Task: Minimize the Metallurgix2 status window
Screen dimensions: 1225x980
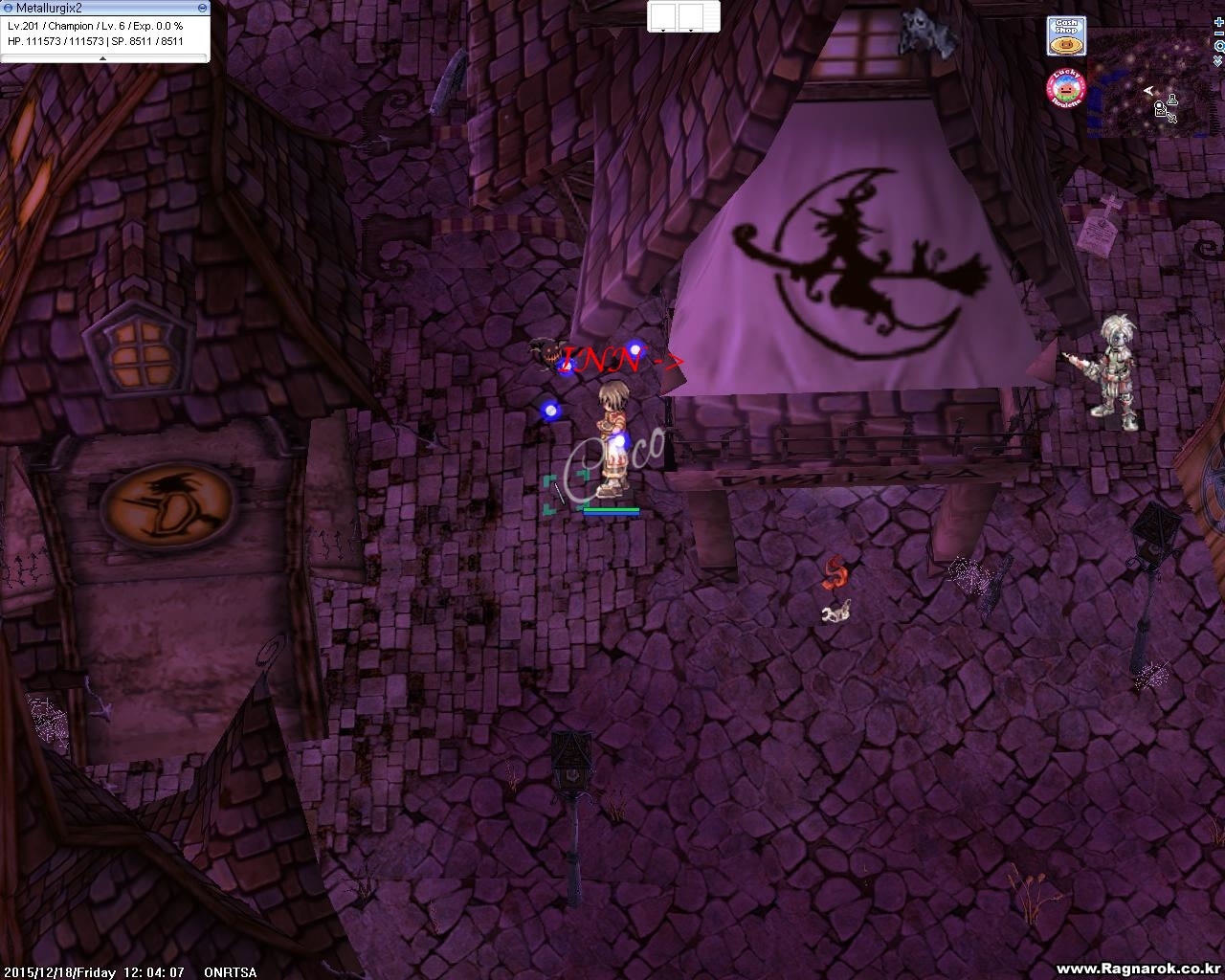Action: click(202, 8)
